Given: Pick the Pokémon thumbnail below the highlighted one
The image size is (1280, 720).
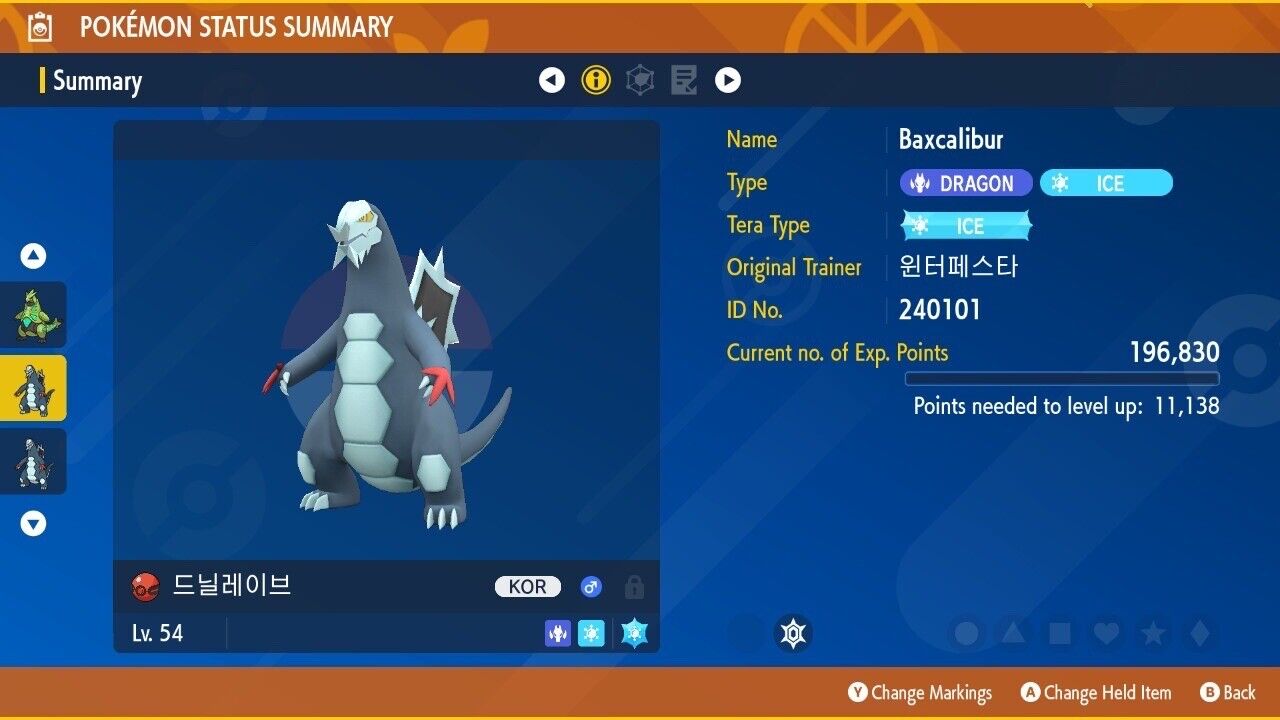Looking at the screenshot, I should coord(34,461).
